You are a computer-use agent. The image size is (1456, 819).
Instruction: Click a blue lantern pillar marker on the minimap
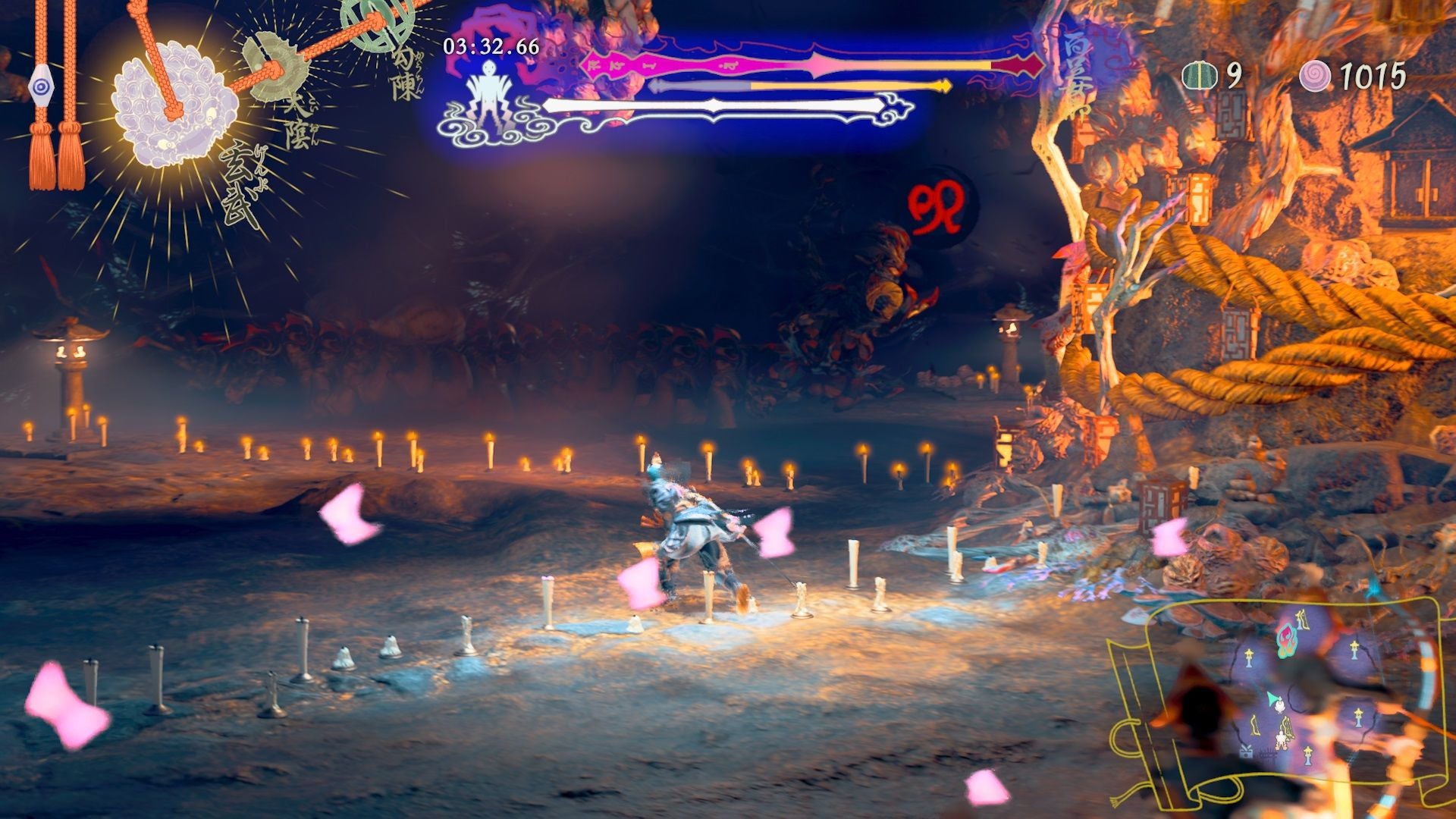pyautogui.click(x=1249, y=659)
